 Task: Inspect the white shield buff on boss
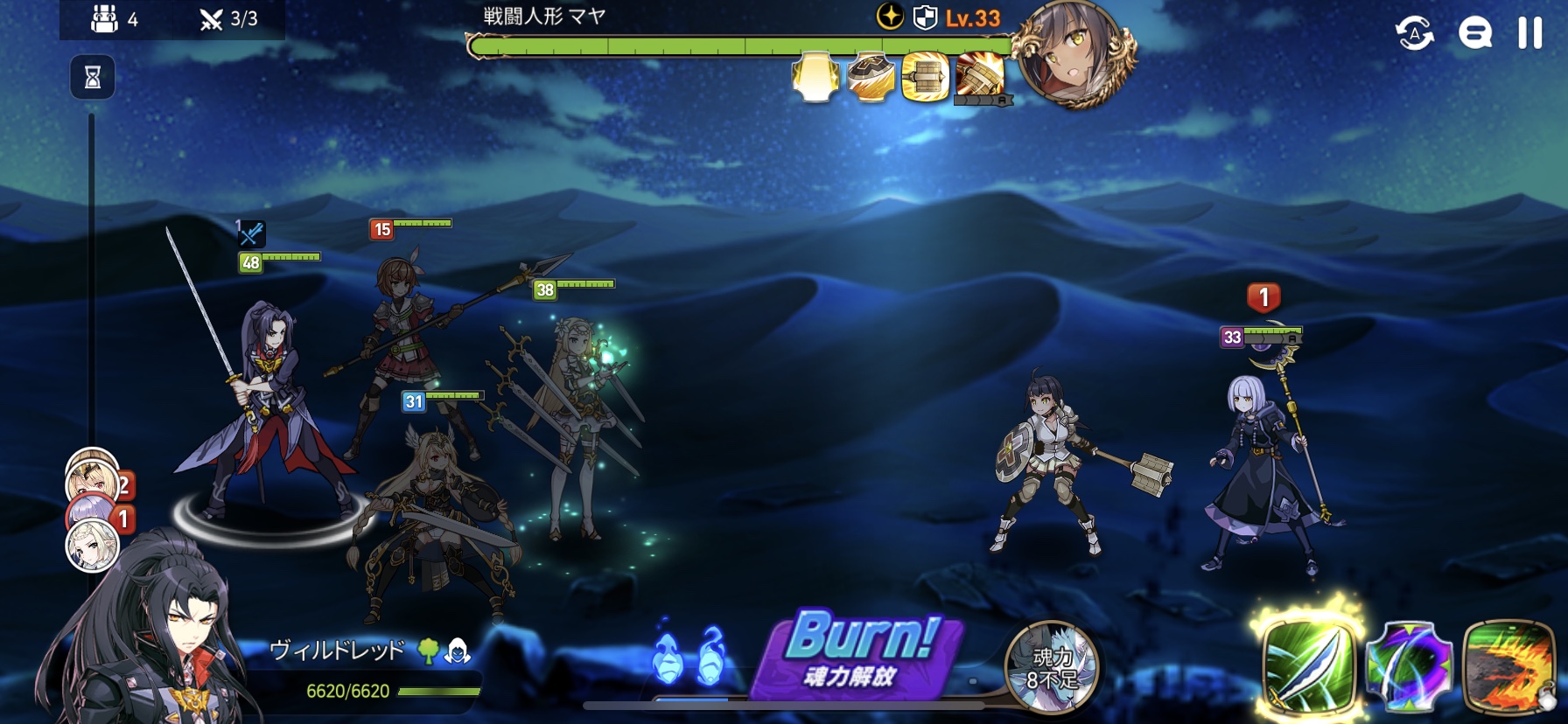tap(815, 77)
